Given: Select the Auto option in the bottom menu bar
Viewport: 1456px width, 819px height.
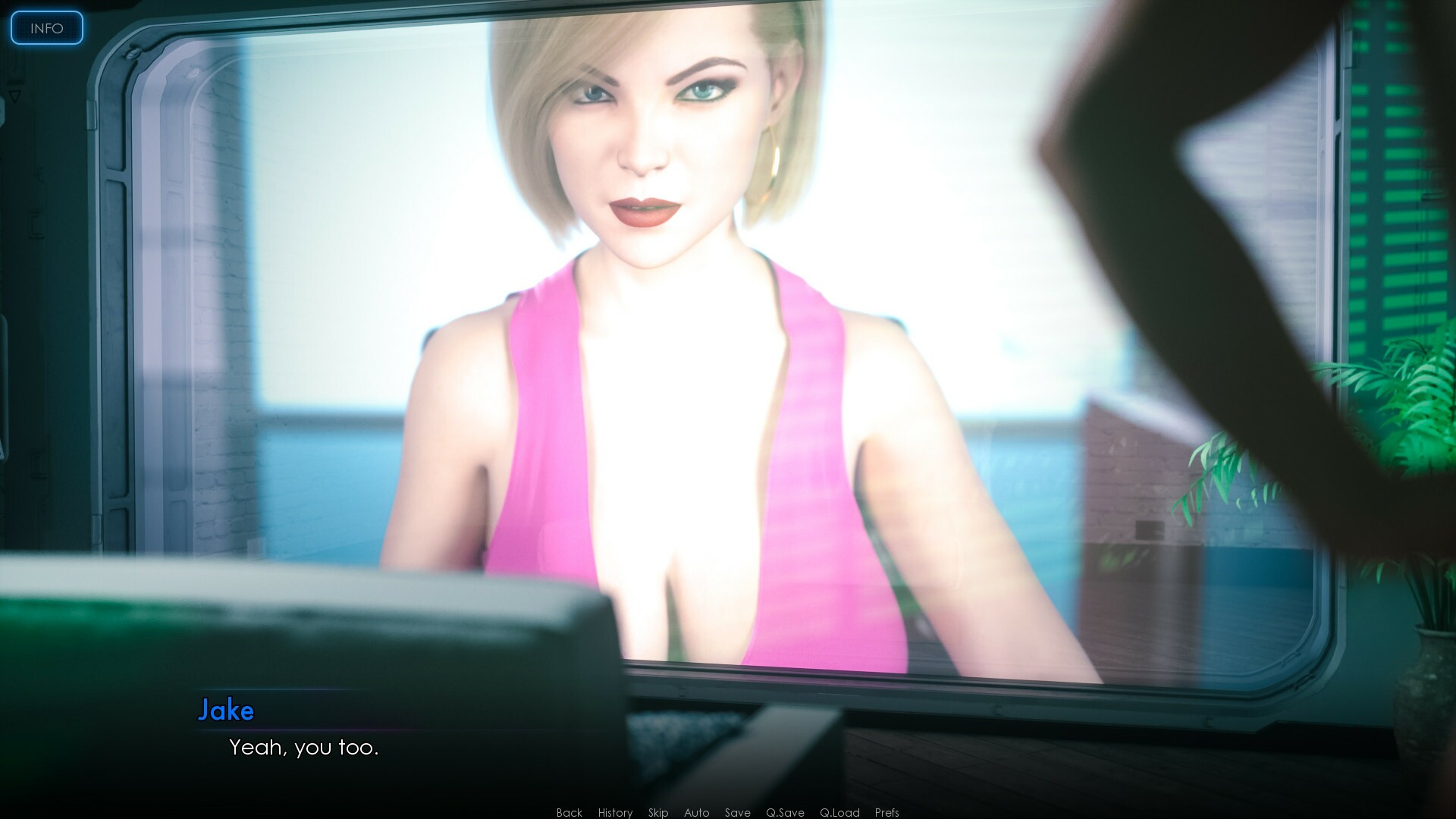Looking at the screenshot, I should pyautogui.click(x=695, y=812).
